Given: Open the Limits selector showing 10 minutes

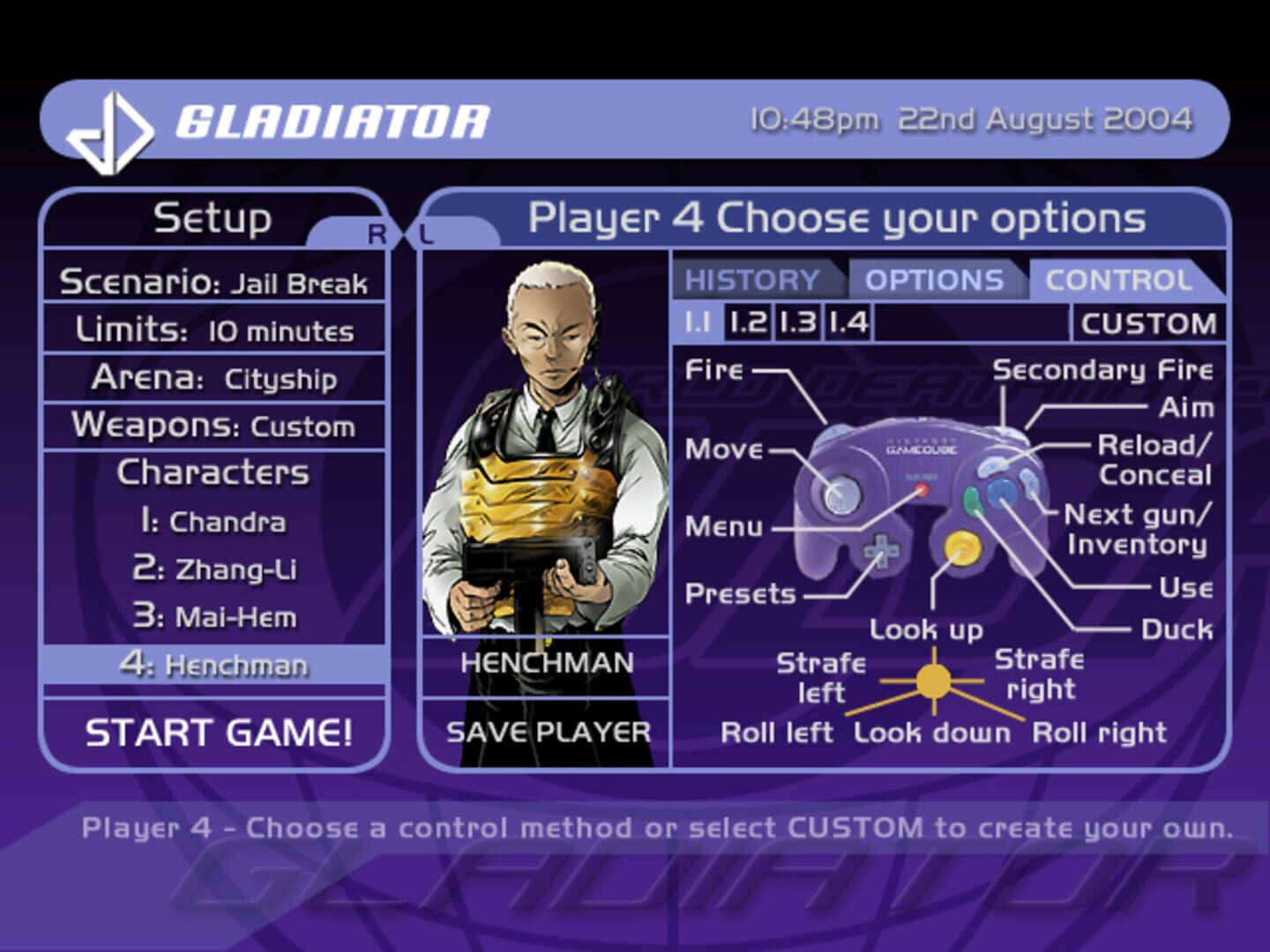Looking at the screenshot, I should pyautogui.click(x=214, y=331).
